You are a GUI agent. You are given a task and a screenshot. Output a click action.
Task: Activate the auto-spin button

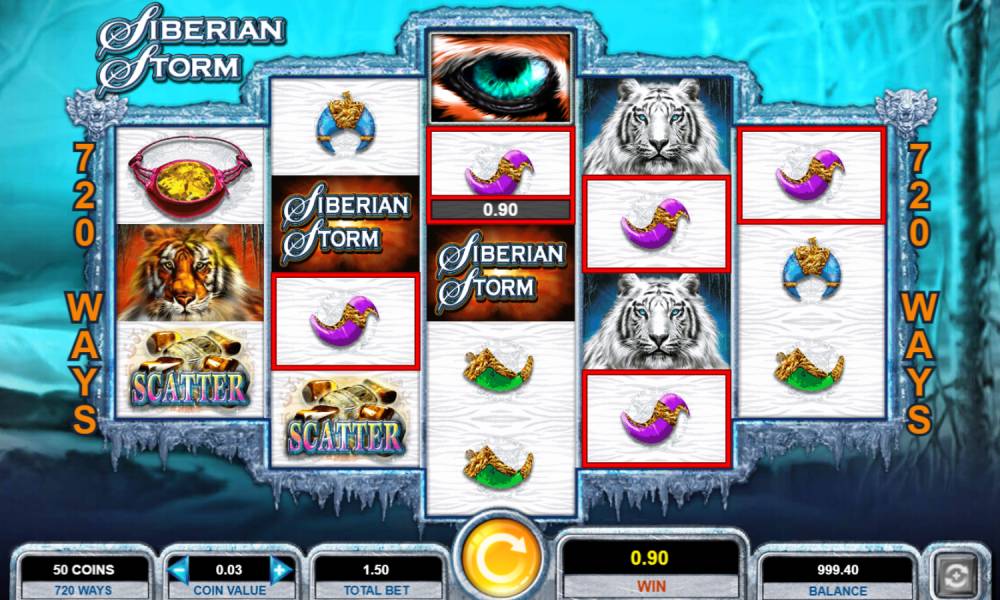coord(957,576)
